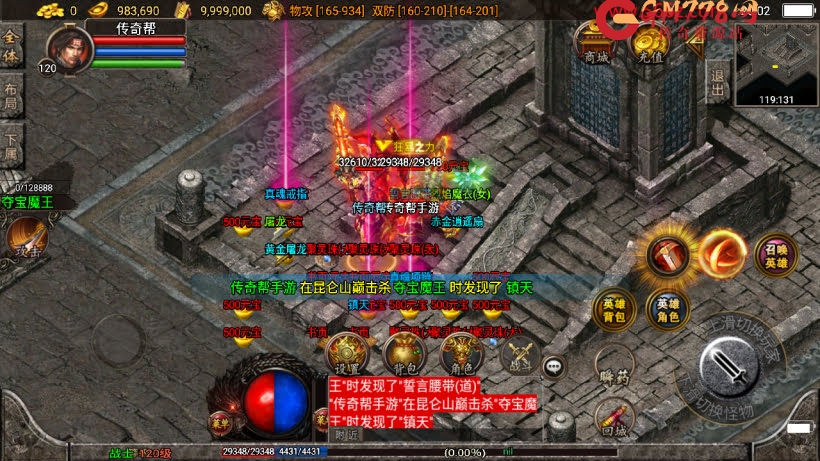Open the 英雄背包 hero backpack

(x=612, y=310)
